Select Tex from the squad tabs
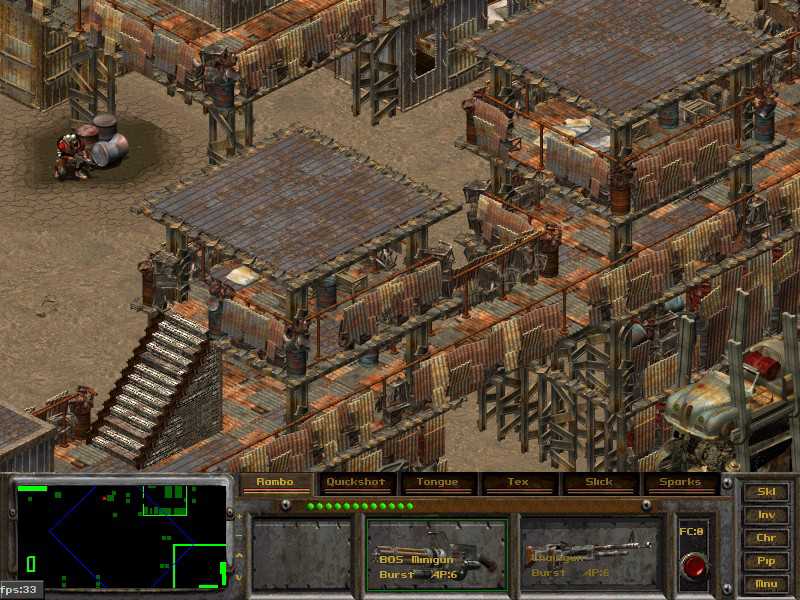The height and width of the screenshot is (600, 800). pos(517,483)
